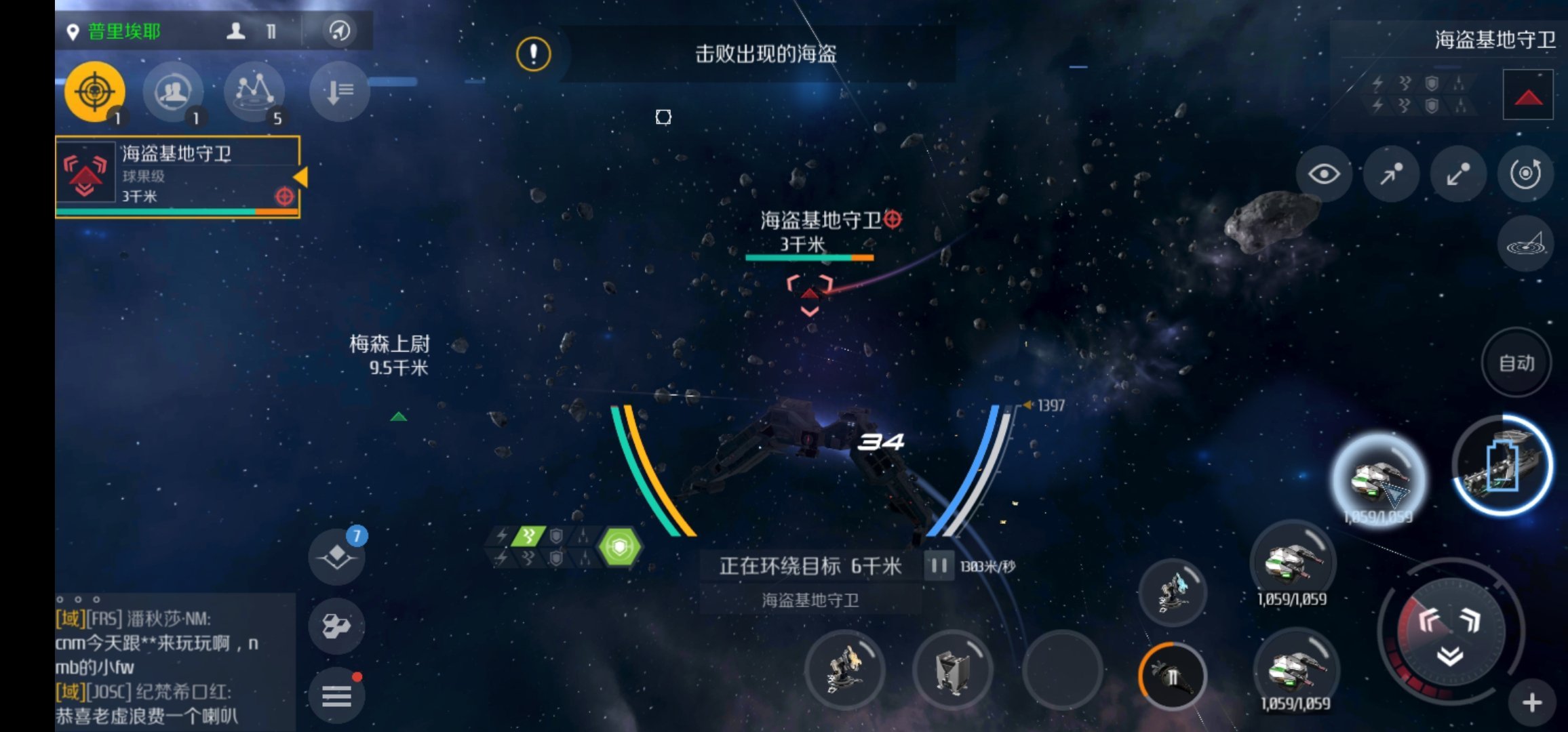Toggle the 自动 auto-battle button
The image size is (1568, 732).
[x=1515, y=363]
